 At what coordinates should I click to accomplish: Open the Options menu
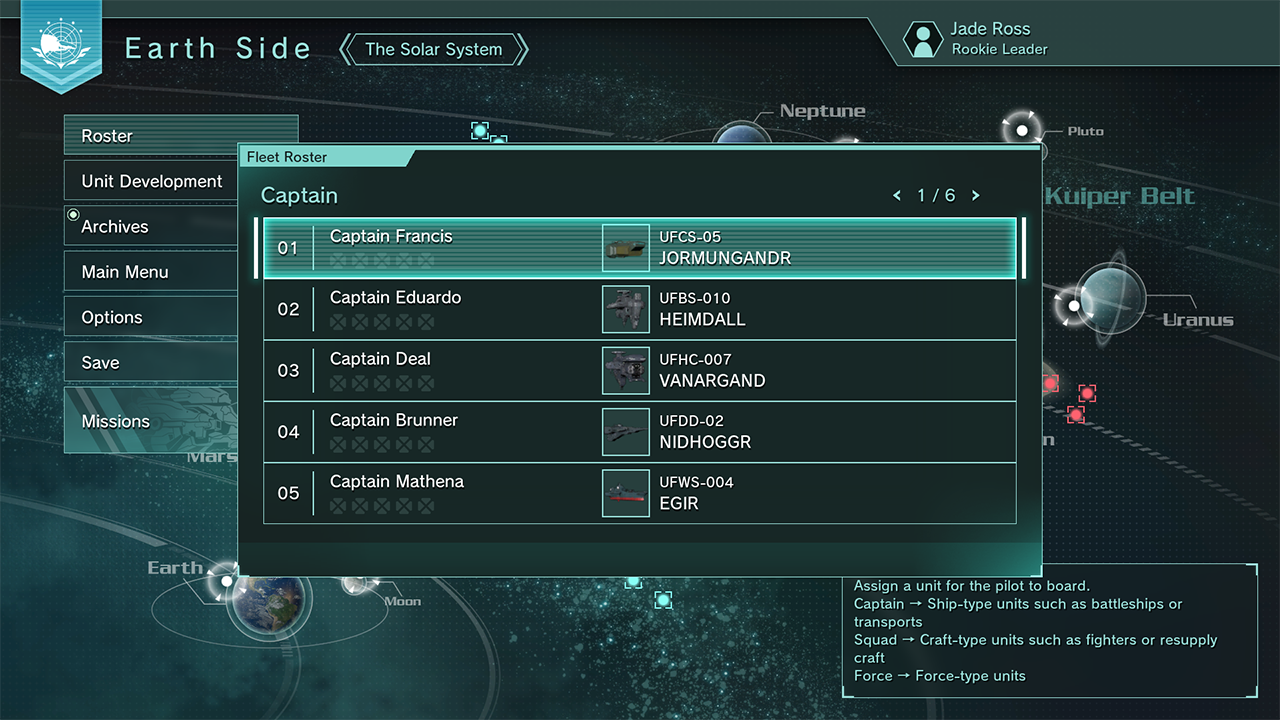click(150, 318)
